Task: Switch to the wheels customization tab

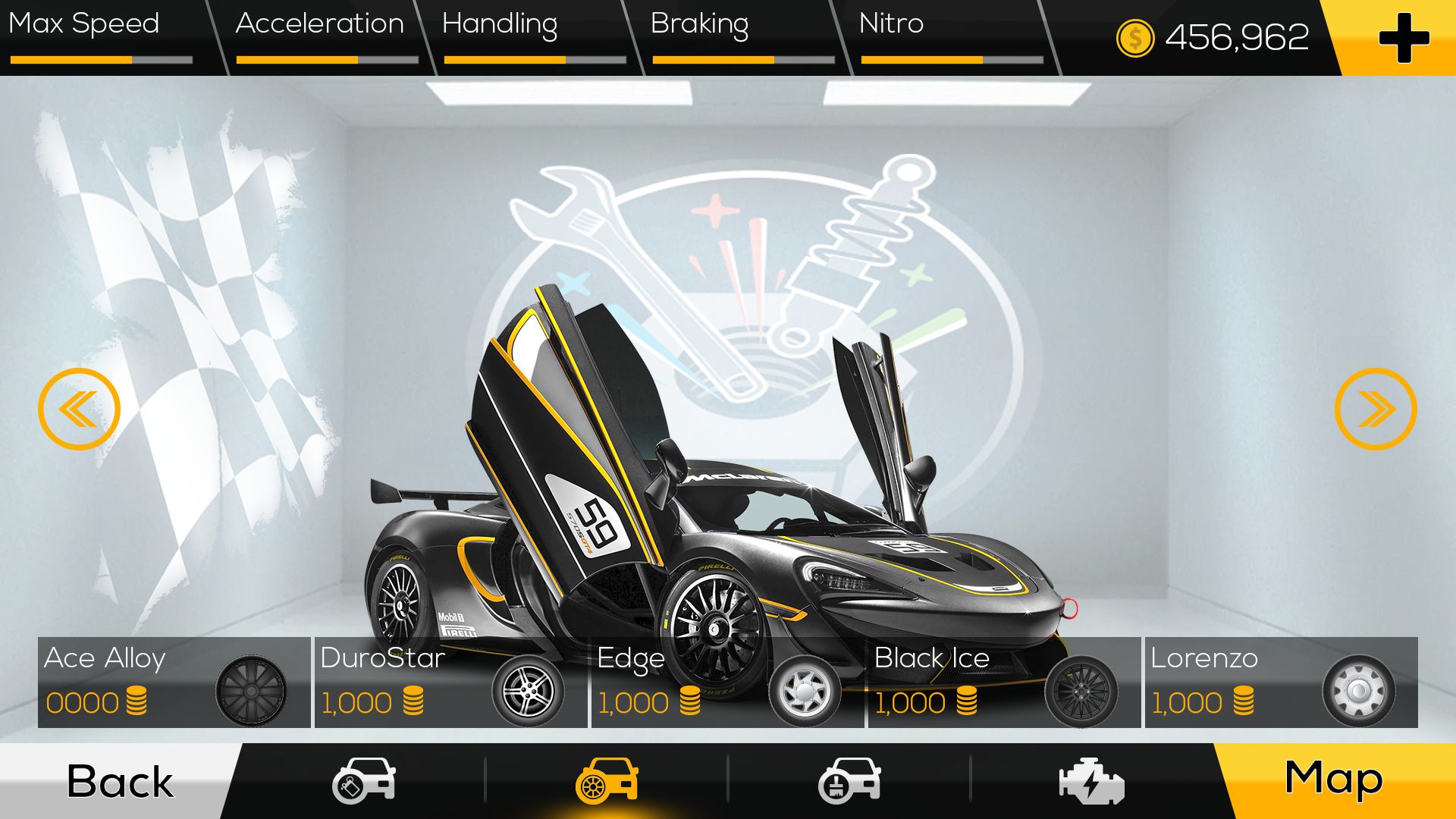Action: (x=607, y=781)
